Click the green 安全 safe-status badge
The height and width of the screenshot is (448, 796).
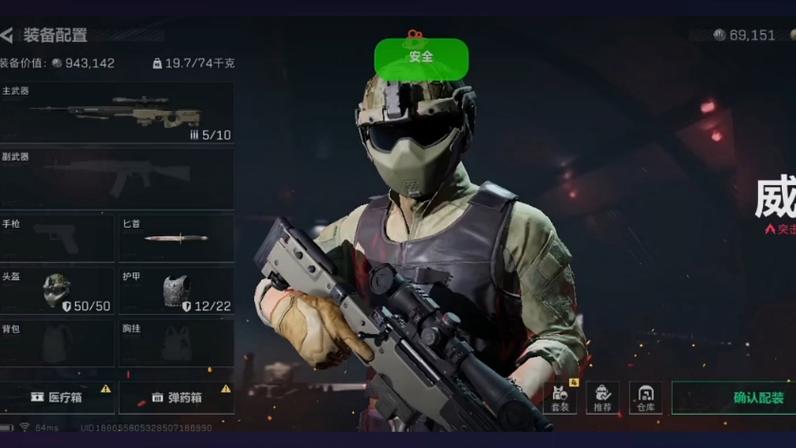point(421,58)
